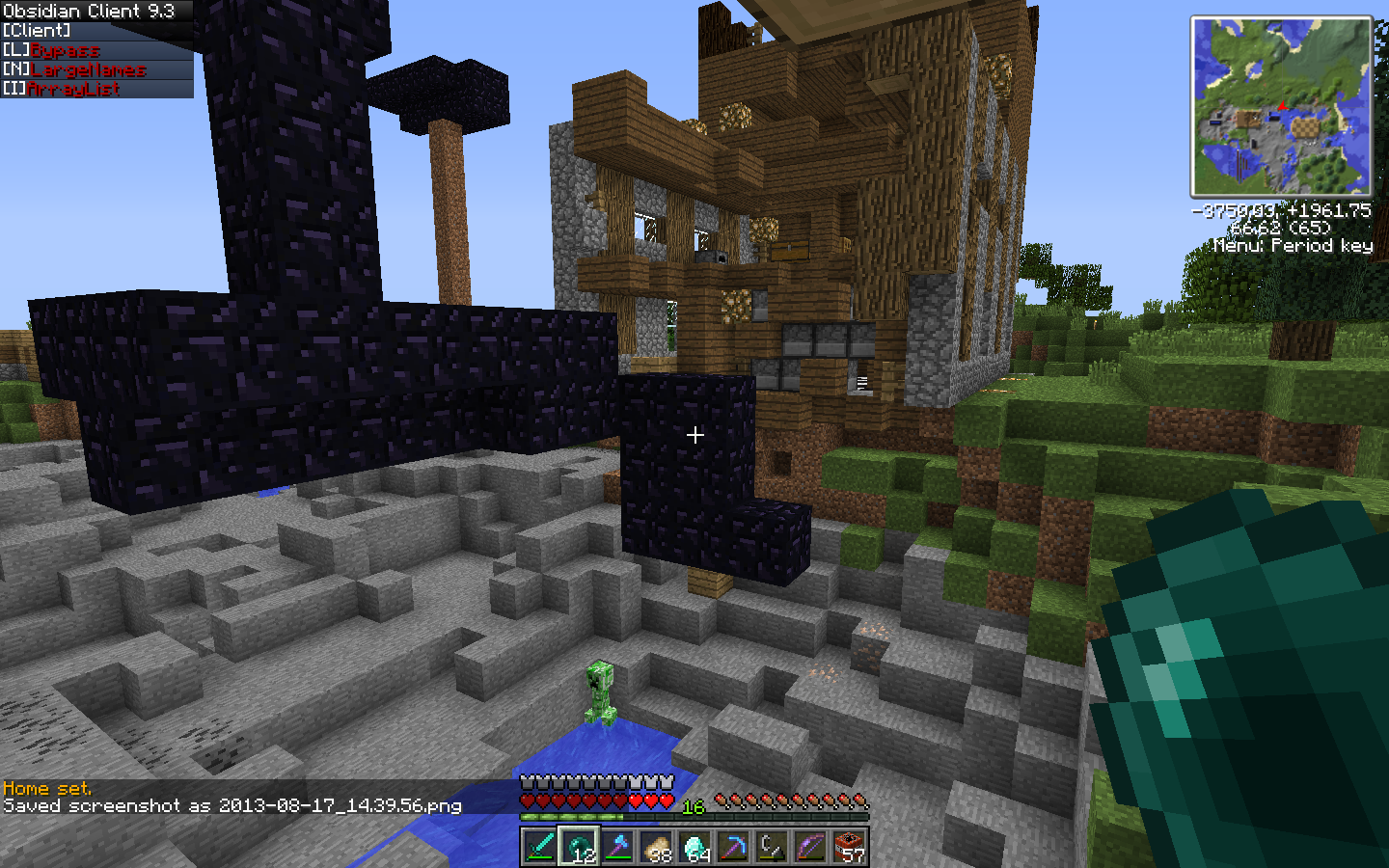The image size is (1389, 868).
Task: Open the Client category row
Action: coord(37,31)
